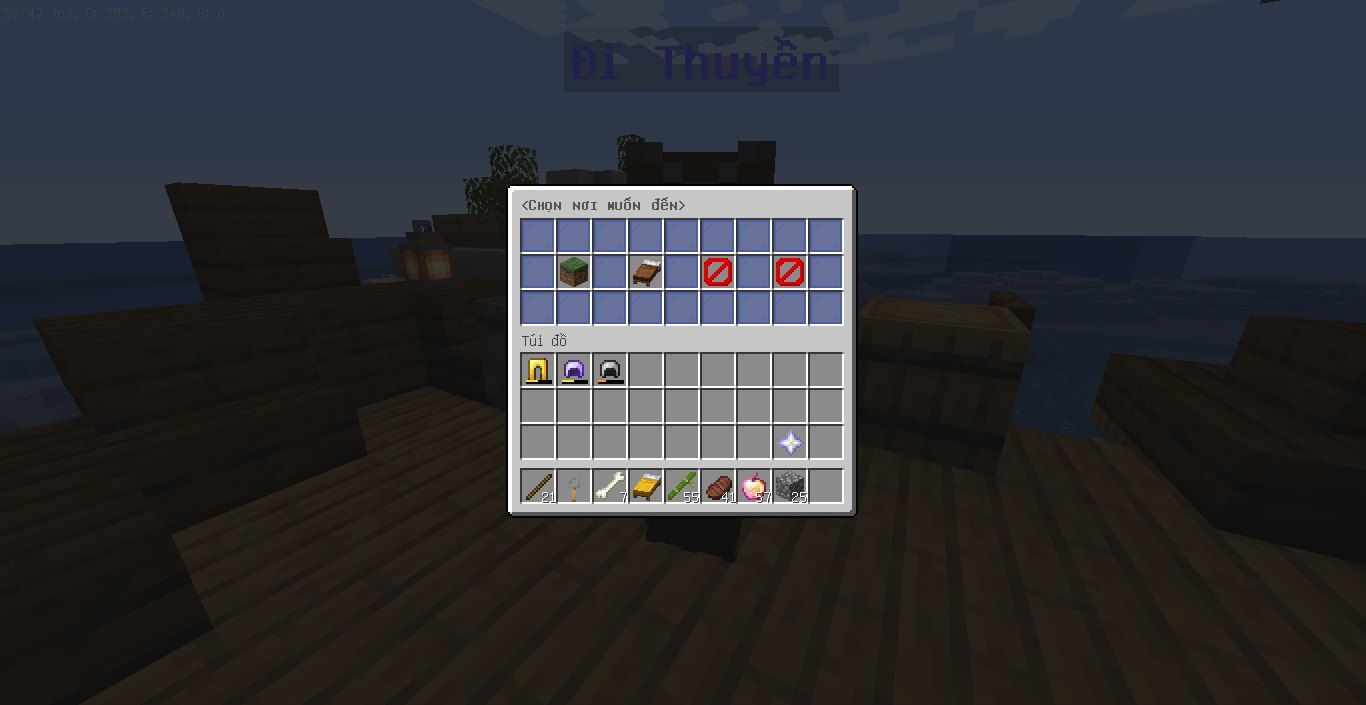Pick up the stack of sticks
The height and width of the screenshot is (705, 1366).
click(x=538, y=487)
